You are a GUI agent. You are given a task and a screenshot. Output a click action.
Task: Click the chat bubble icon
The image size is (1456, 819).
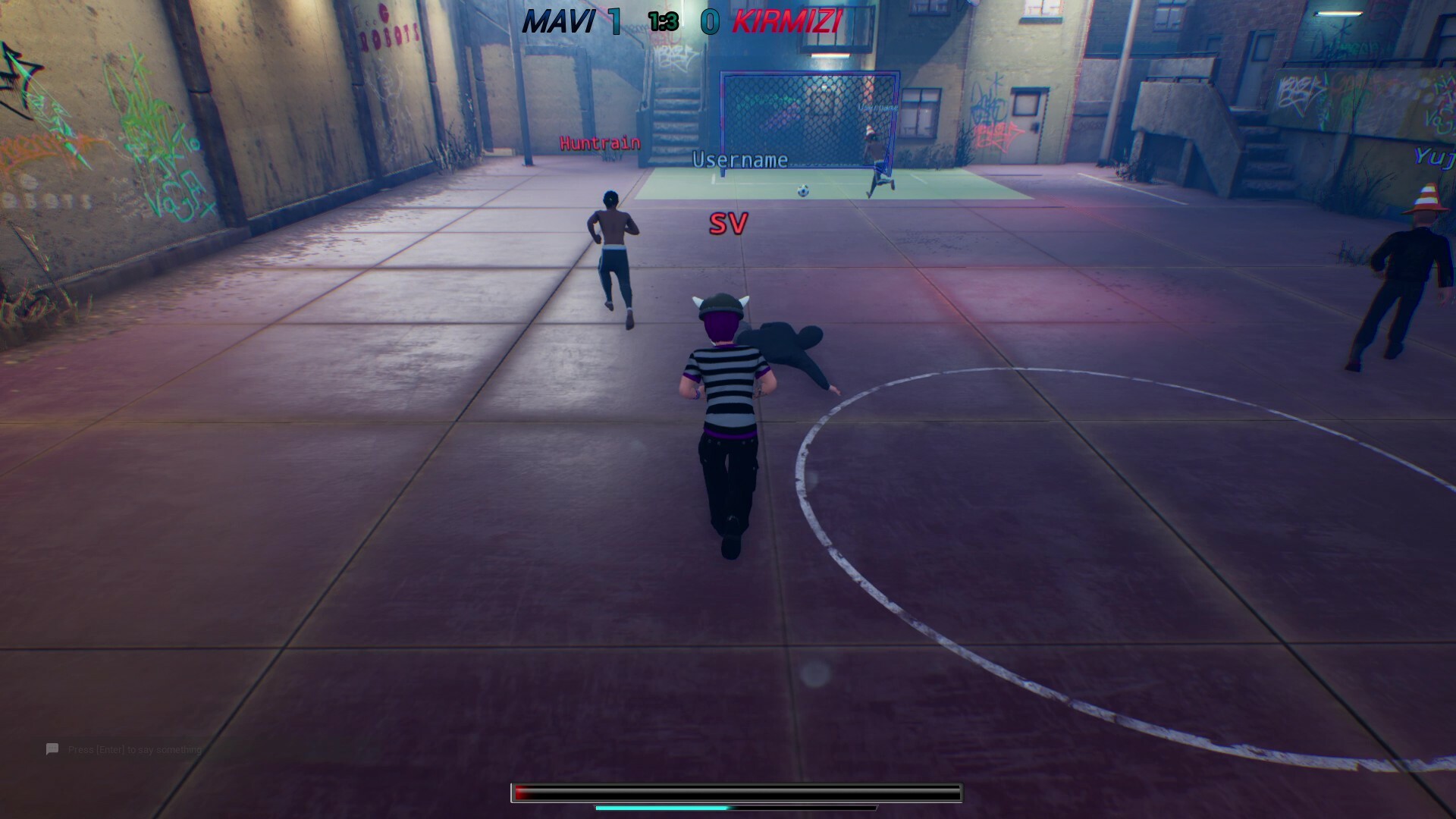coord(51,749)
